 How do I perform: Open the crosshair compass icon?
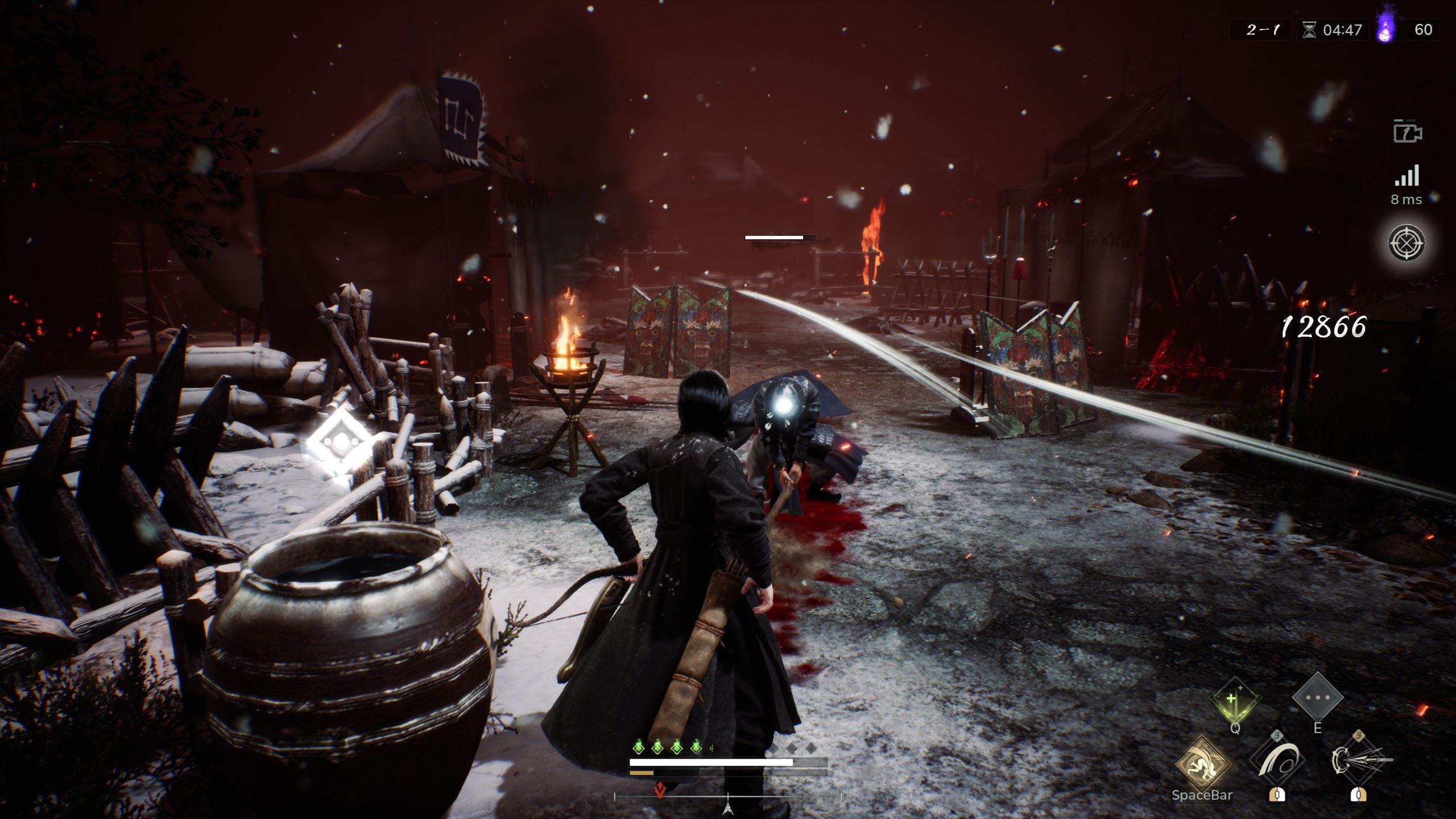[x=1407, y=243]
